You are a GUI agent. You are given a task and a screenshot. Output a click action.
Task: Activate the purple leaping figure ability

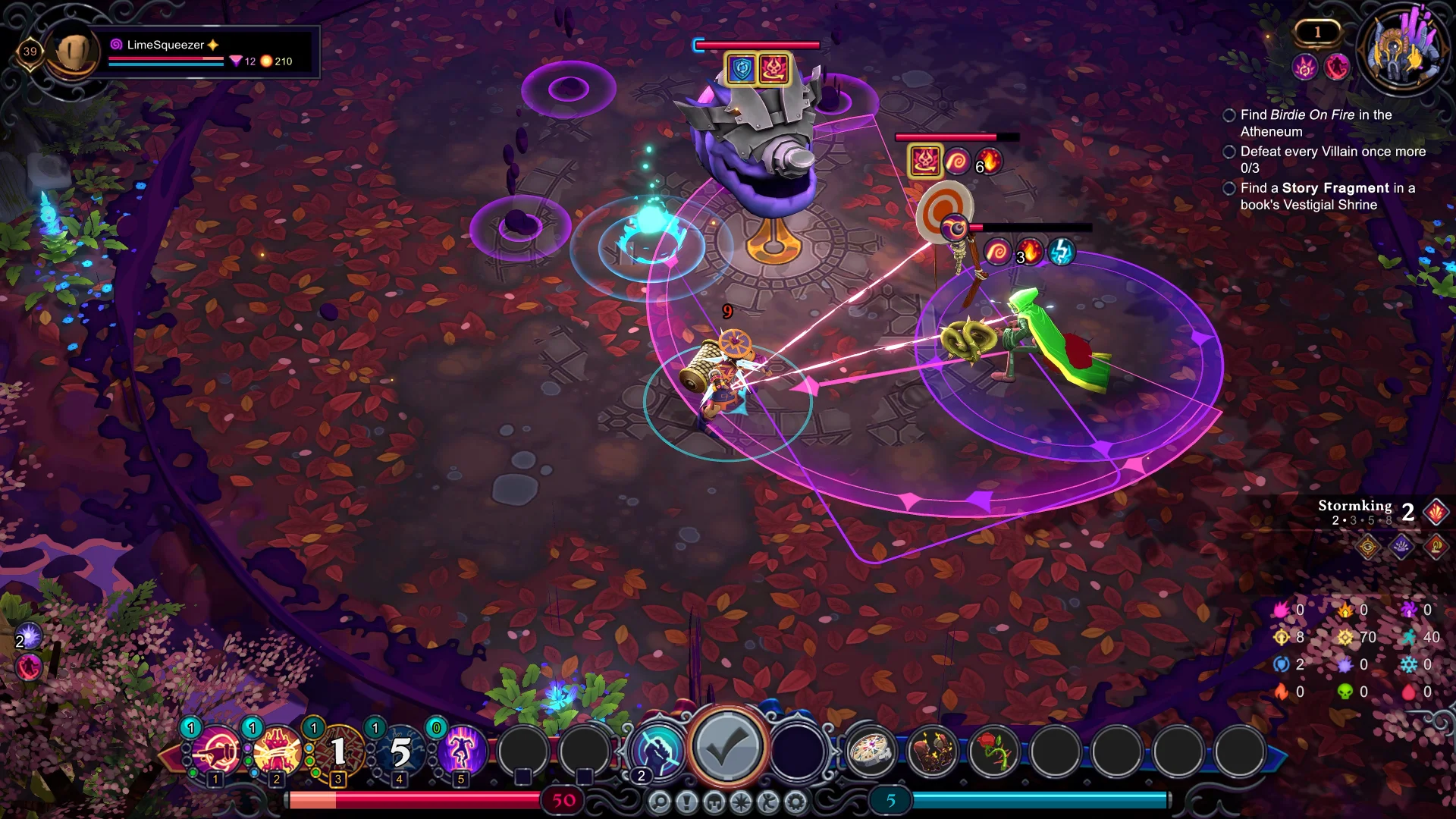461,752
